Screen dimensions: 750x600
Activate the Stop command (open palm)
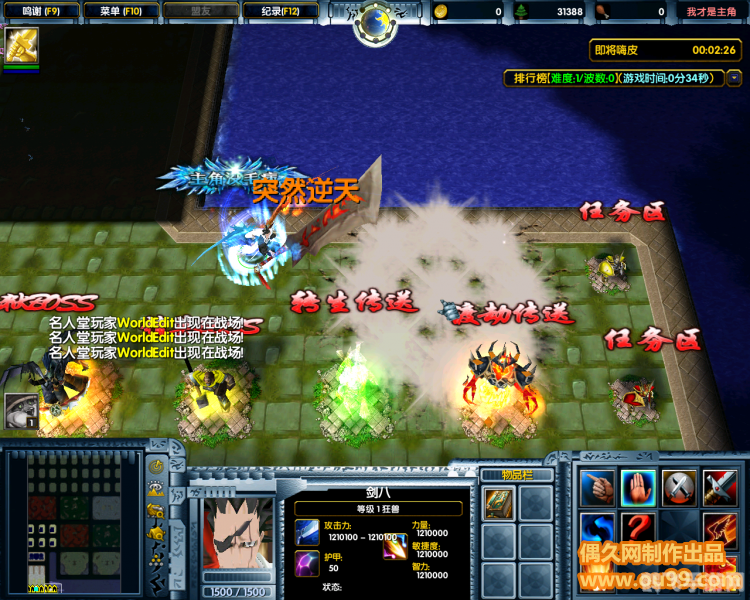[x=638, y=488]
